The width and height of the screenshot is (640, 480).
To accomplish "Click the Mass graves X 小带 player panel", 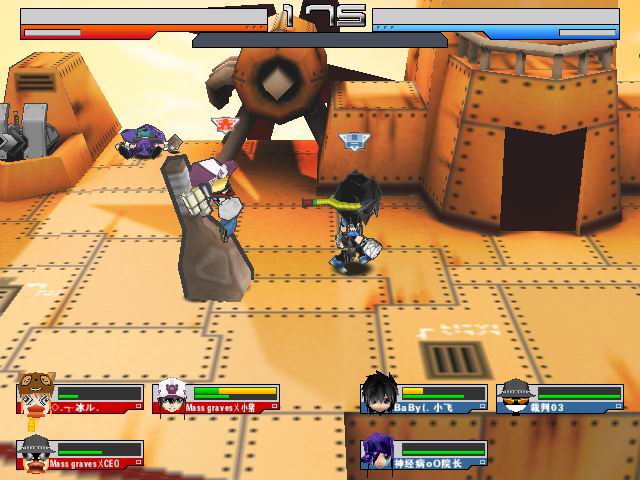I will (217, 397).
